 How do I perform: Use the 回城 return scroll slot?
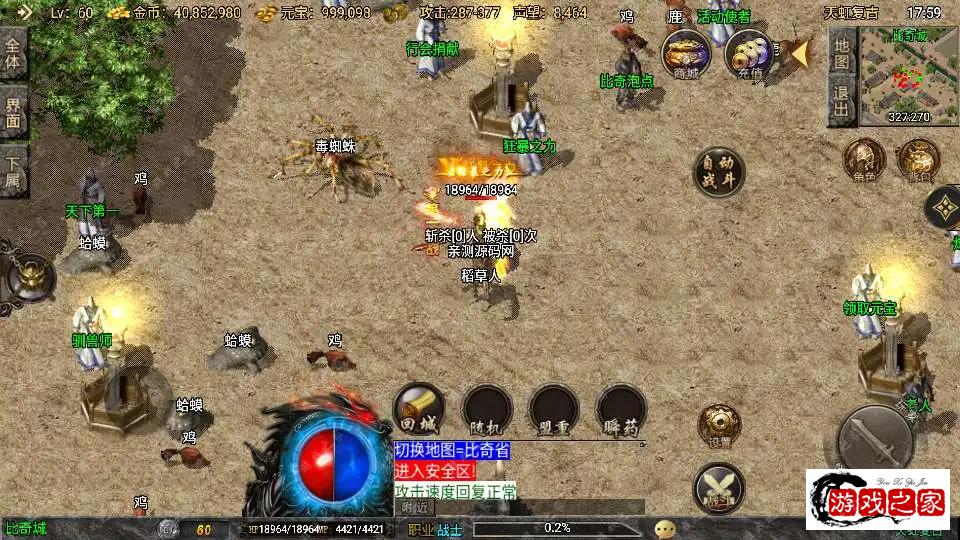419,408
